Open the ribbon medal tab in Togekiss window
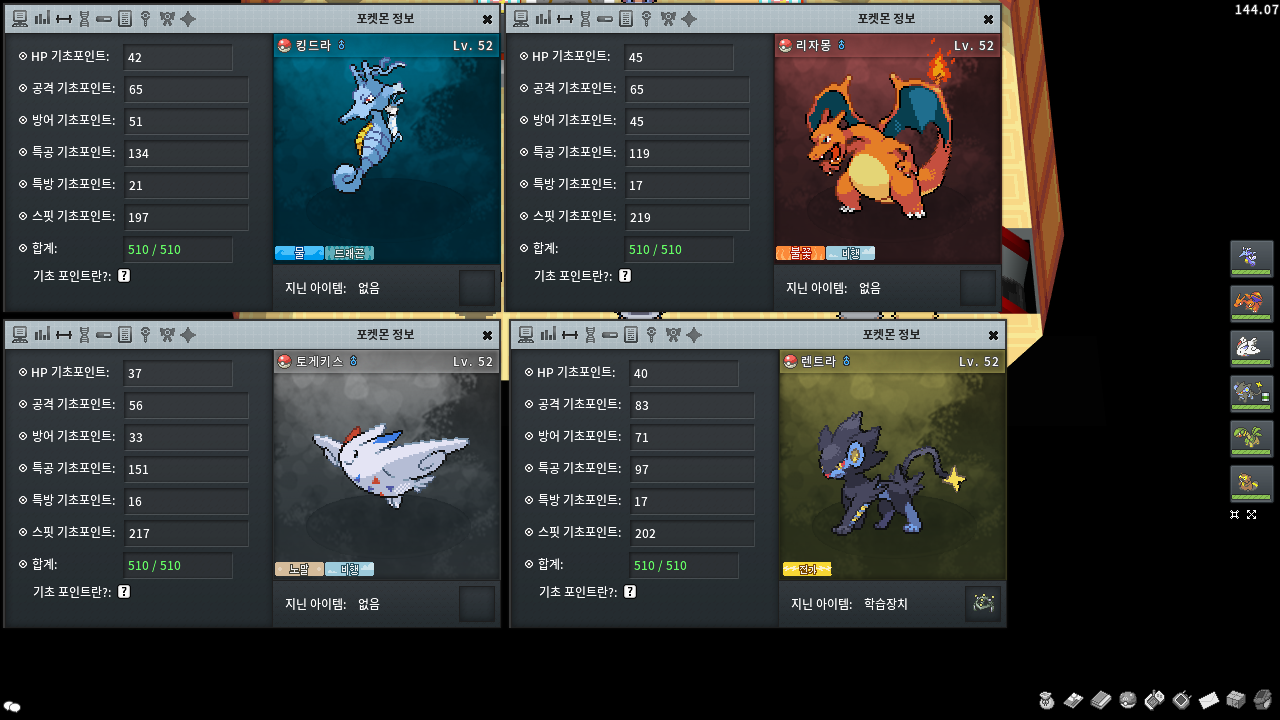 pyautogui.click(x=167, y=334)
